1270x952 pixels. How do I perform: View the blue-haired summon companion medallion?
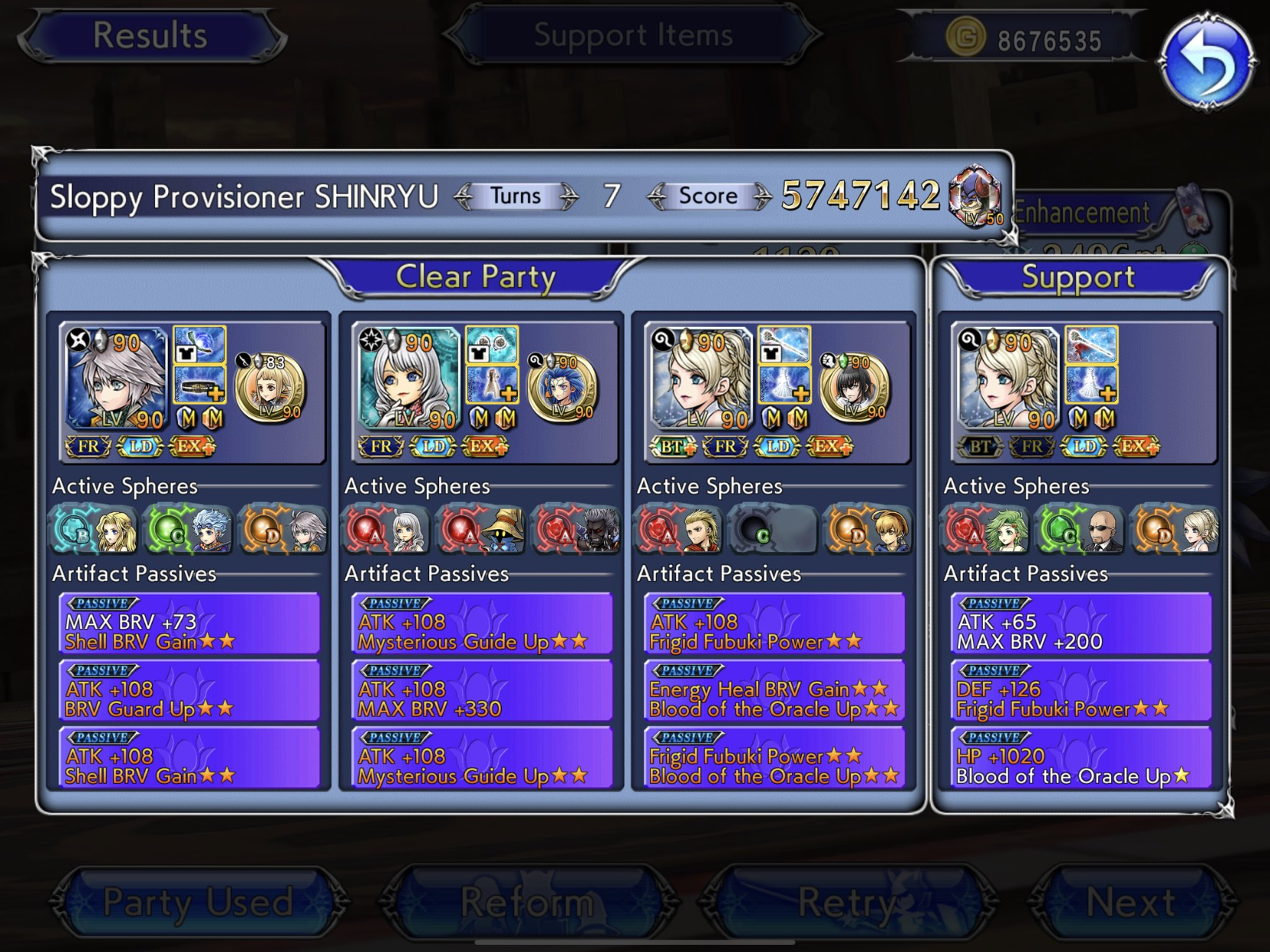(x=564, y=388)
